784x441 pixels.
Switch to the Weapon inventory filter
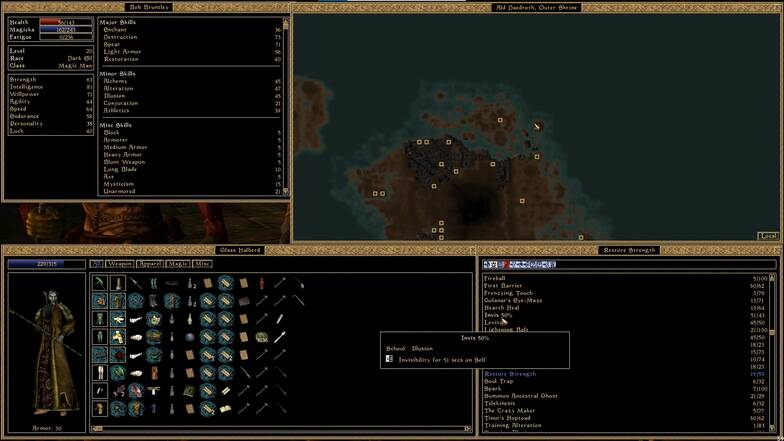[120, 264]
